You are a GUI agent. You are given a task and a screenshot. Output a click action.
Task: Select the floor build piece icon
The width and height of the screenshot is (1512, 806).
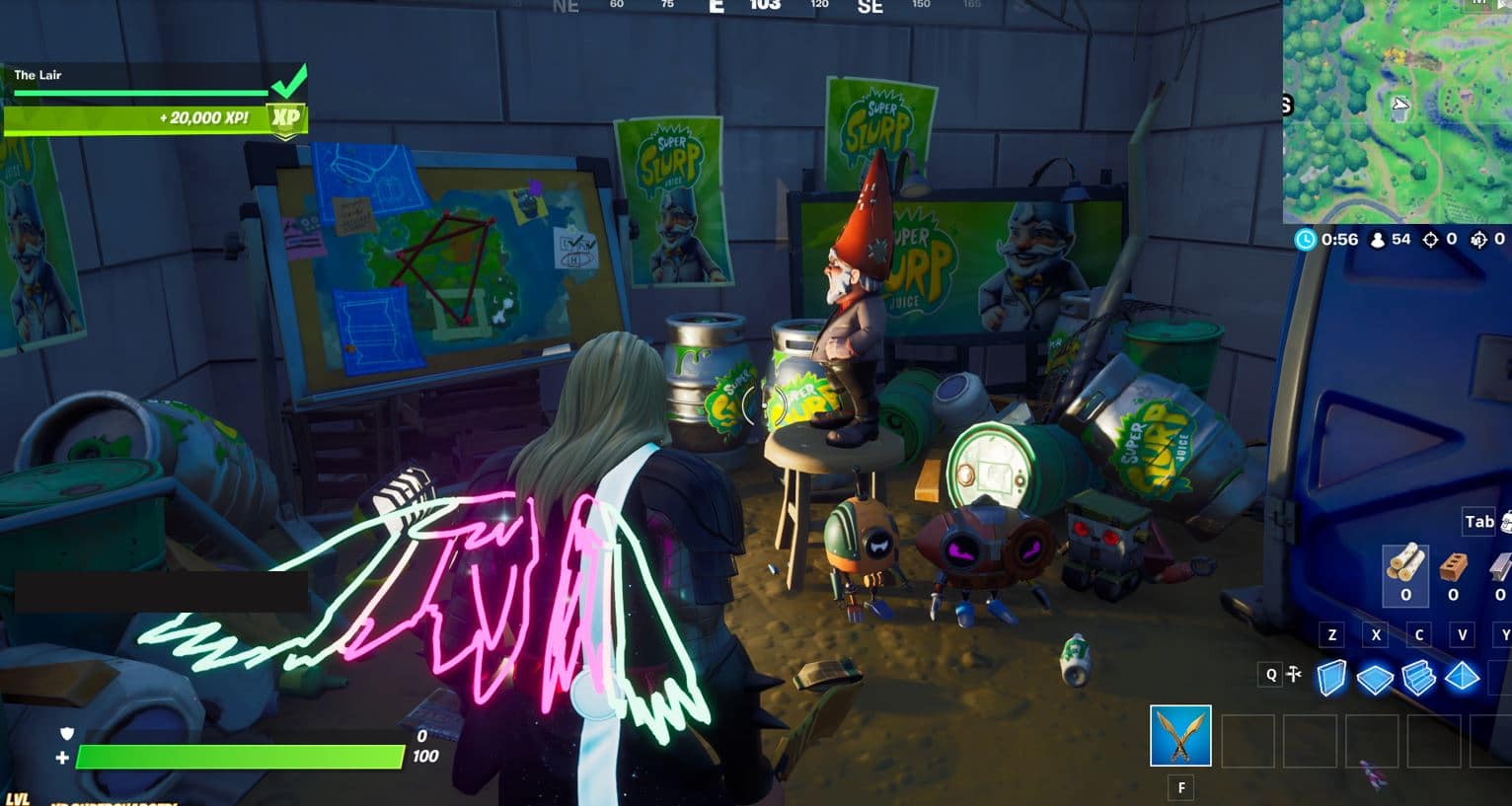click(1374, 678)
